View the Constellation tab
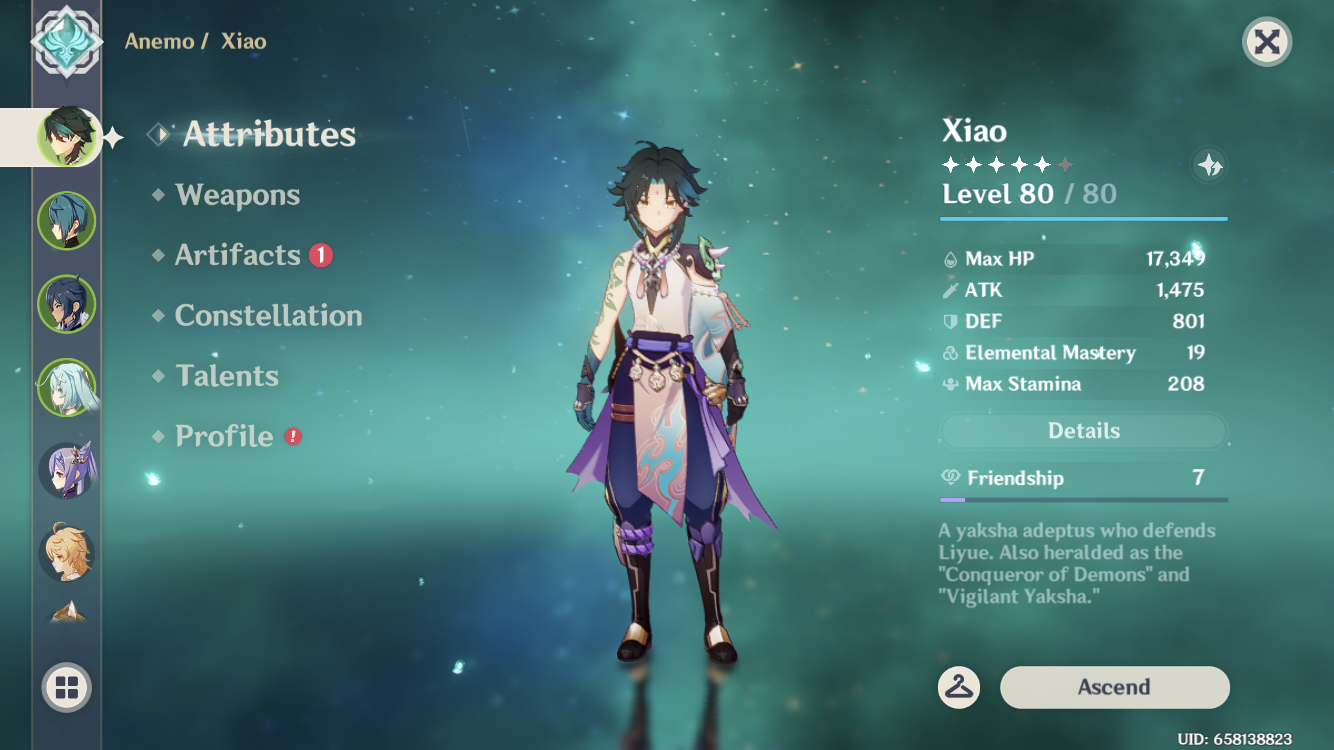Image resolution: width=1334 pixels, height=750 pixels. [x=268, y=315]
